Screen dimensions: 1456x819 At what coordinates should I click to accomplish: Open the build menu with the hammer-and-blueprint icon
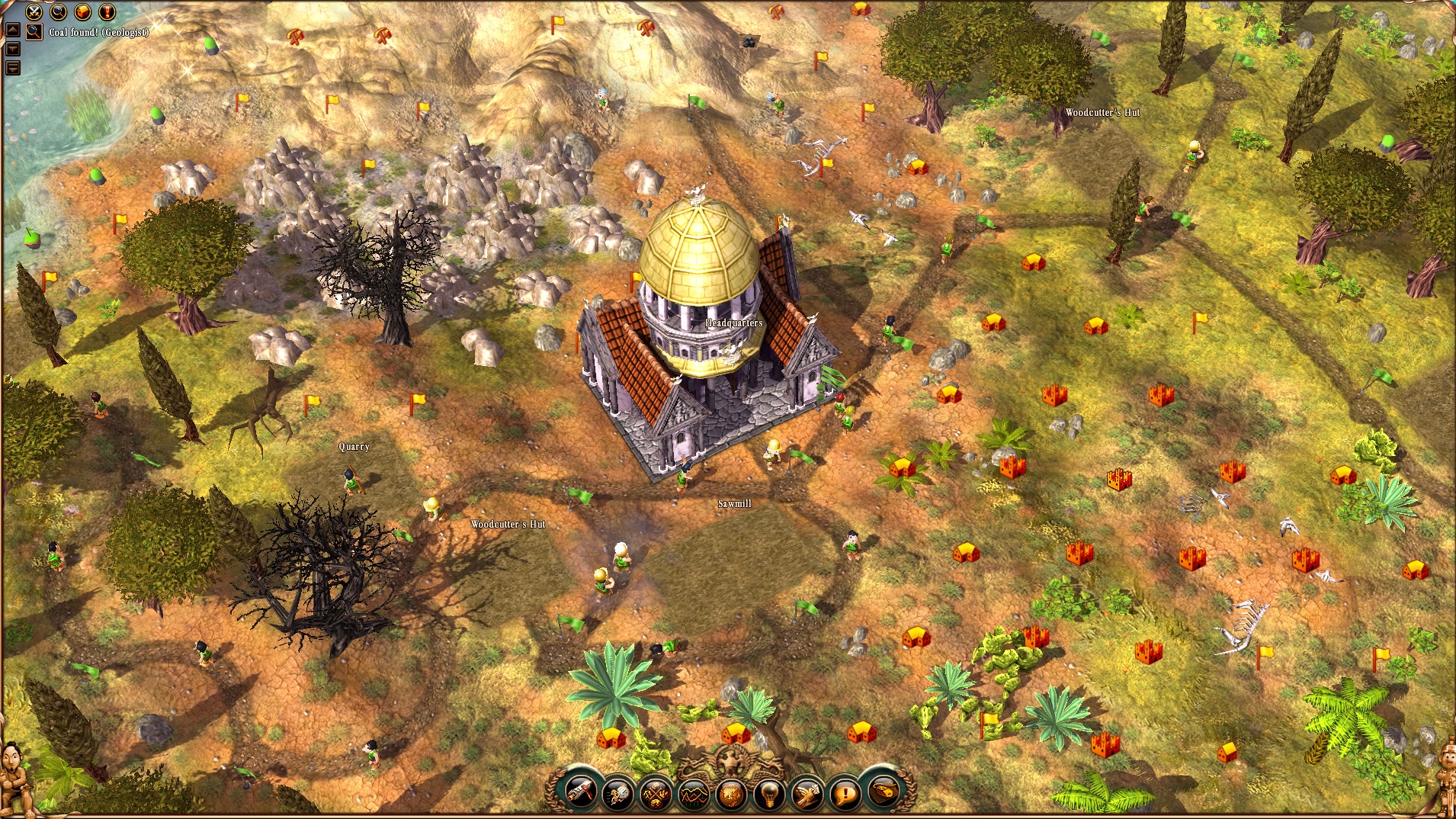click(580, 793)
